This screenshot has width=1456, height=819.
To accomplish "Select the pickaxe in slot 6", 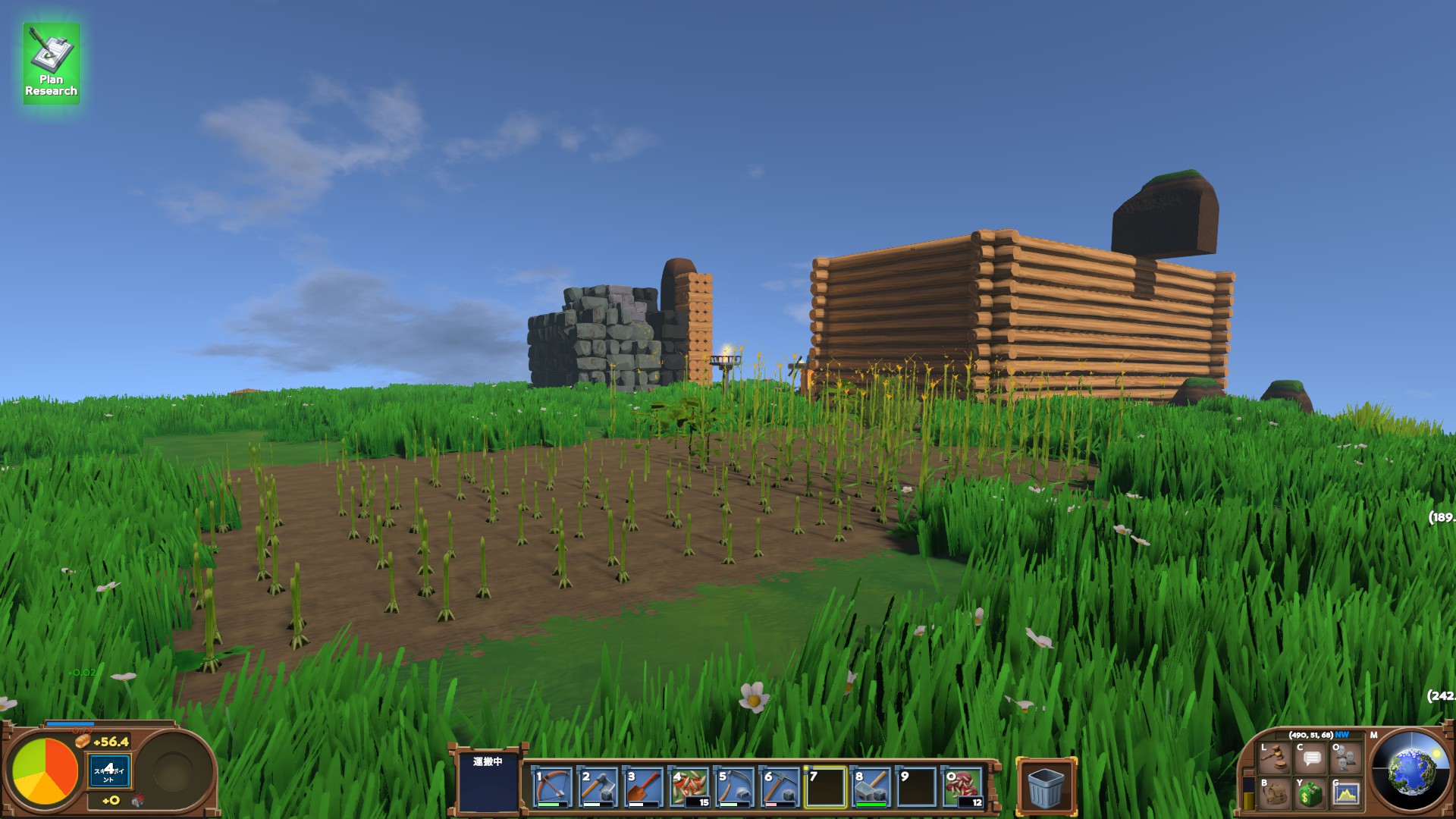I will click(x=780, y=787).
